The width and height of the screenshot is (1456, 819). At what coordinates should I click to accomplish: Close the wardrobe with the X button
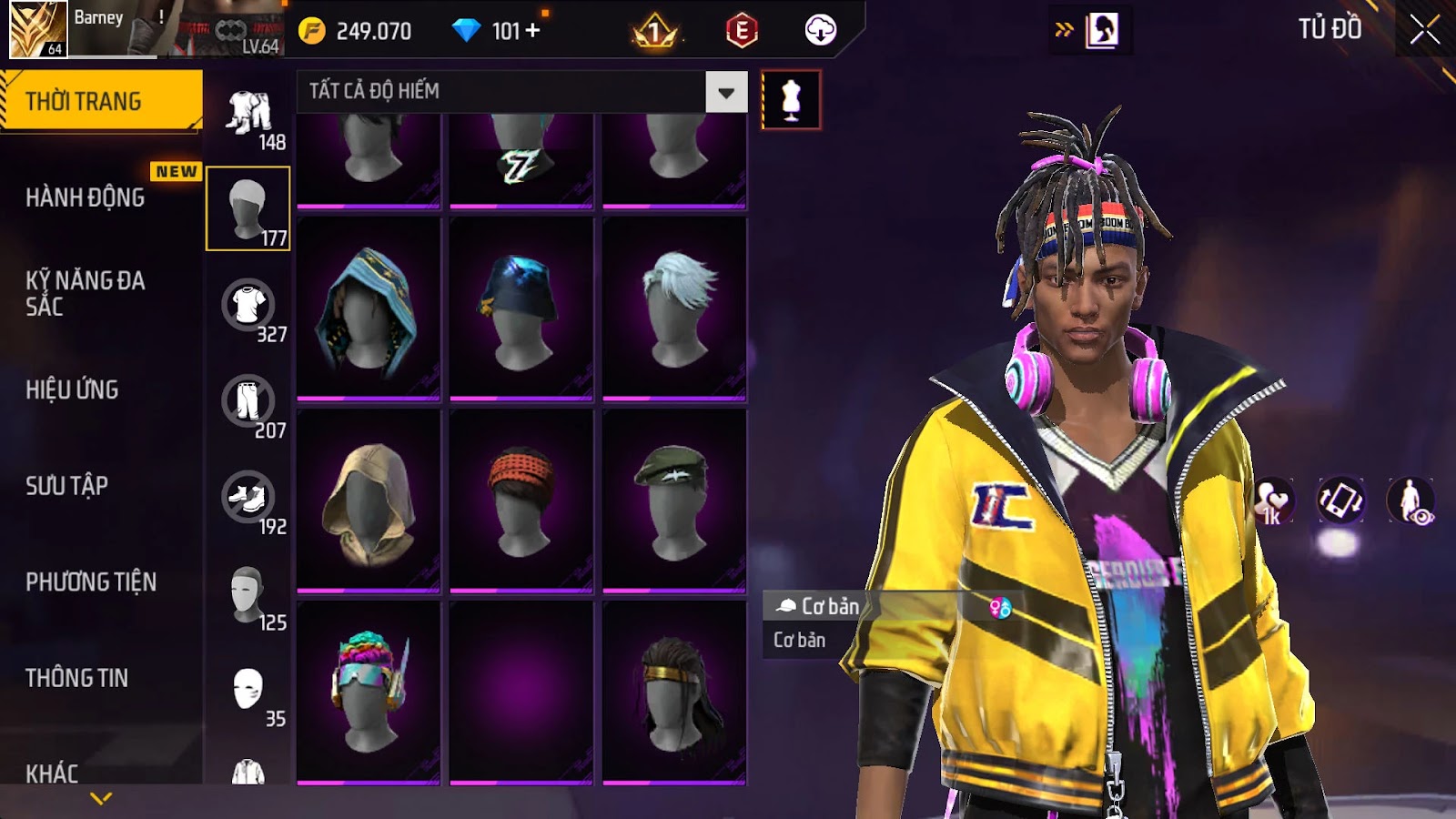(1424, 30)
